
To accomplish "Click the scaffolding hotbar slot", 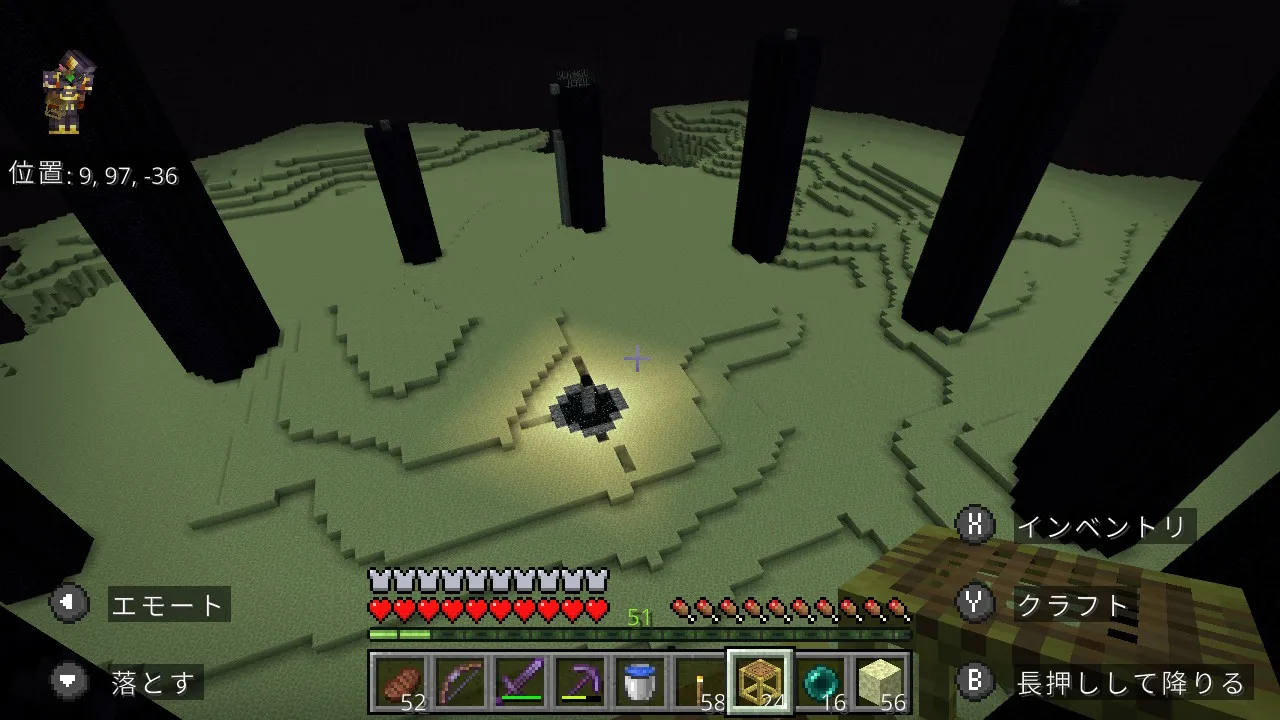I will pos(760,683).
